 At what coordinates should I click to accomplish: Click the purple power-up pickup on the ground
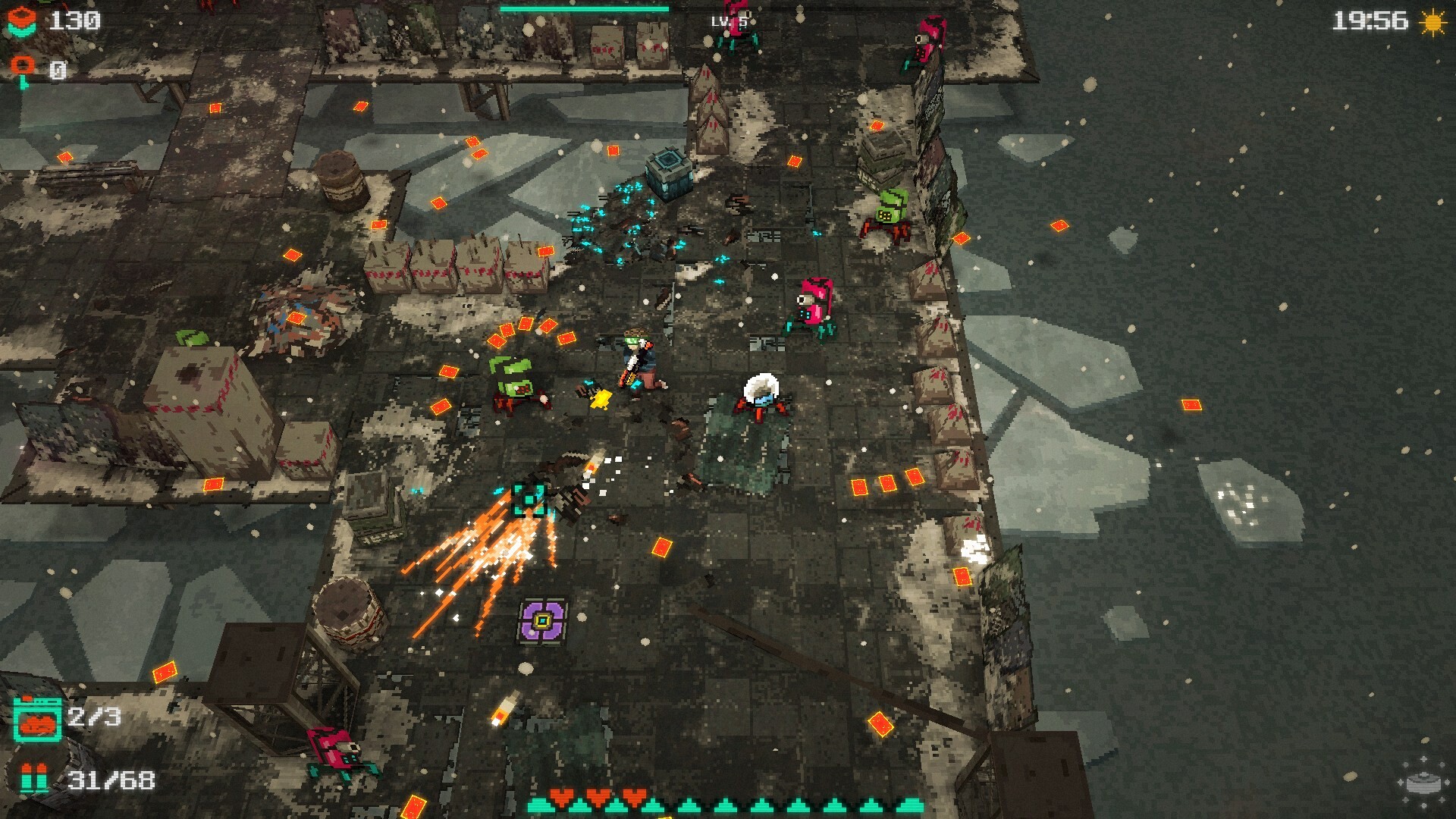coord(543,620)
